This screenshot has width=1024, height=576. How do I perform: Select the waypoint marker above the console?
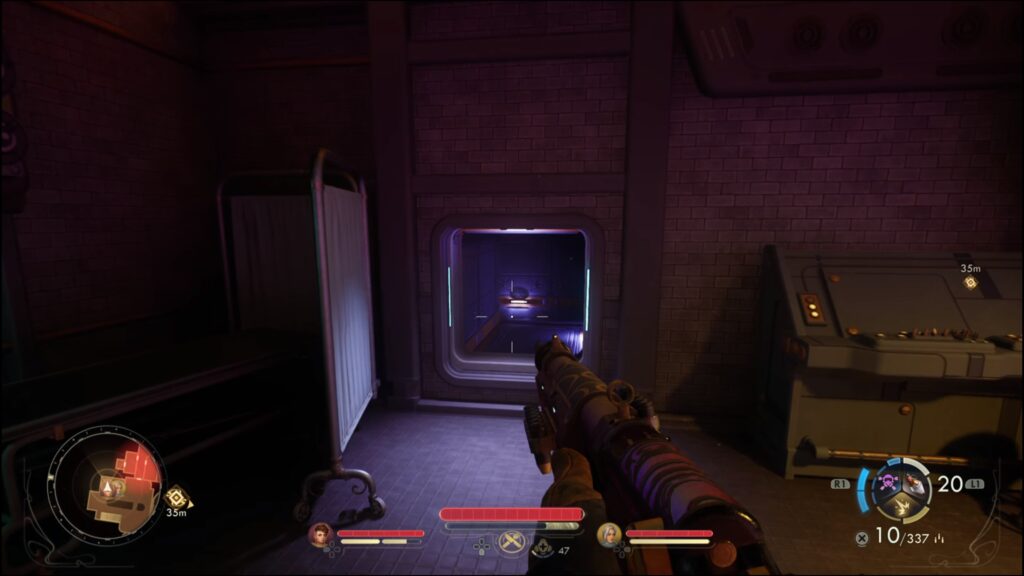pyautogui.click(x=970, y=283)
